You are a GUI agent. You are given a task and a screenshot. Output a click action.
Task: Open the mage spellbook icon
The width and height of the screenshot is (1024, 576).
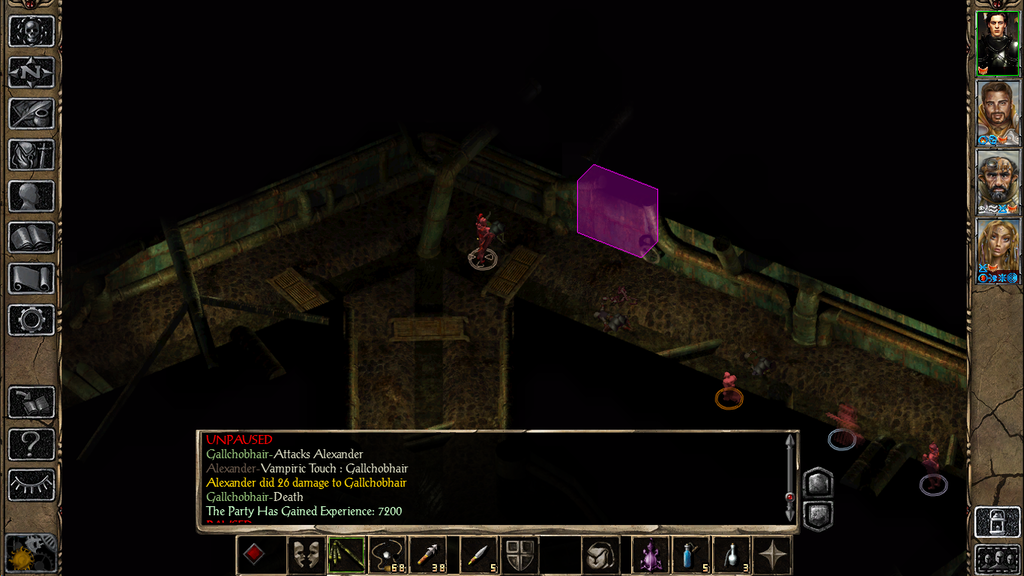pyautogui.click(x=31, y=237)
